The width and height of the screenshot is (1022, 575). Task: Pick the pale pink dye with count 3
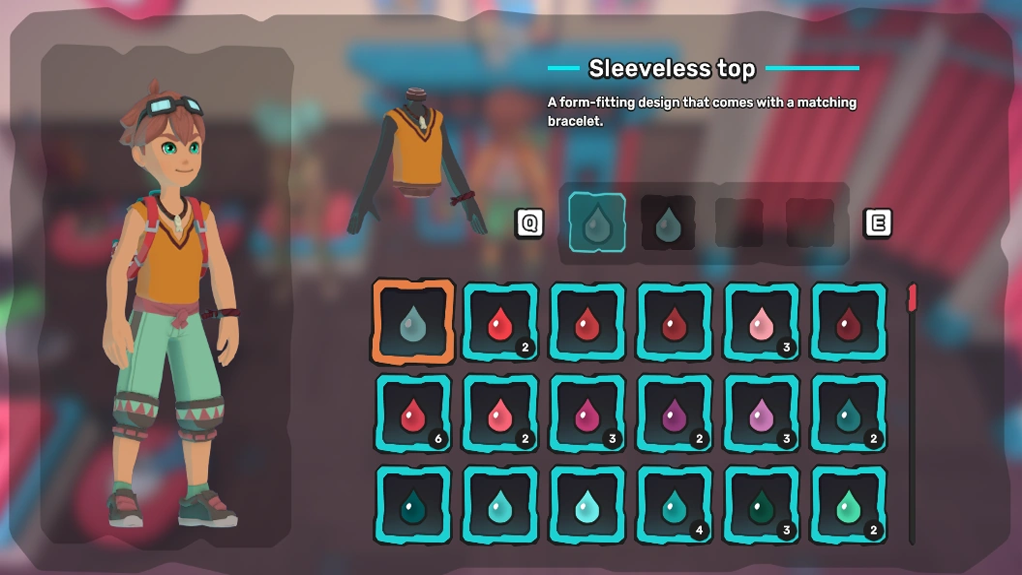pyautogui.click(x=761, y=322)
